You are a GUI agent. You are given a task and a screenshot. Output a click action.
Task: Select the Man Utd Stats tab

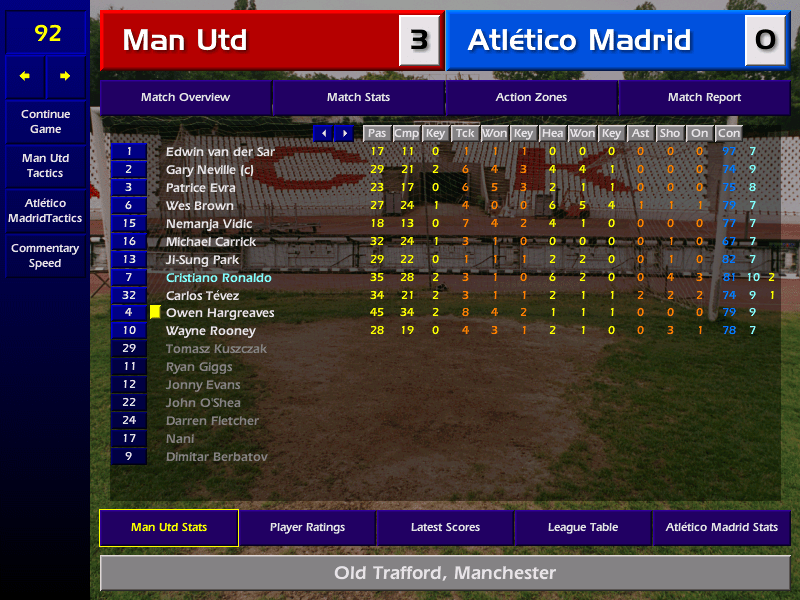[169, 527]
